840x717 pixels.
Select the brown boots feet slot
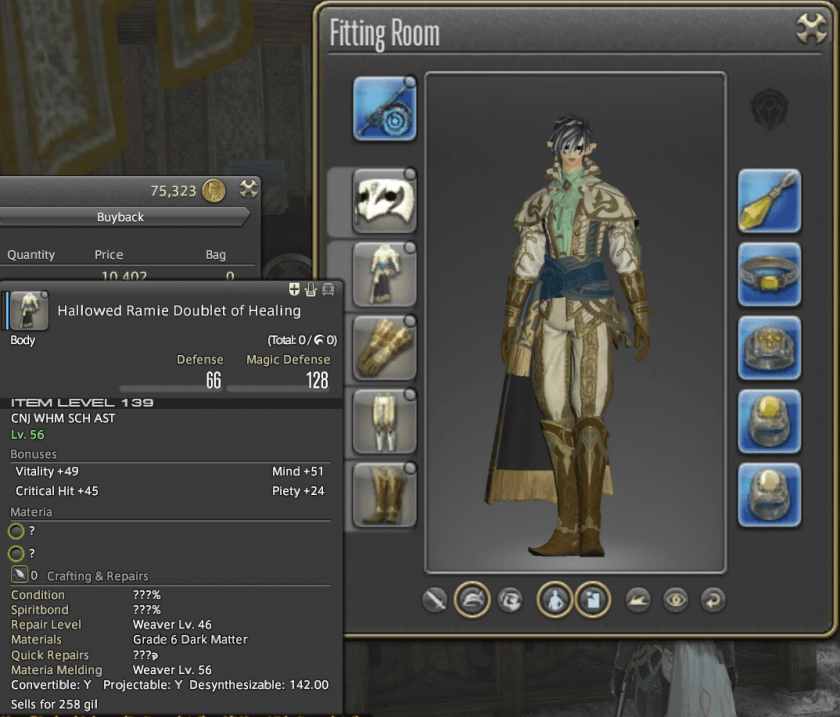click(384, 494)
